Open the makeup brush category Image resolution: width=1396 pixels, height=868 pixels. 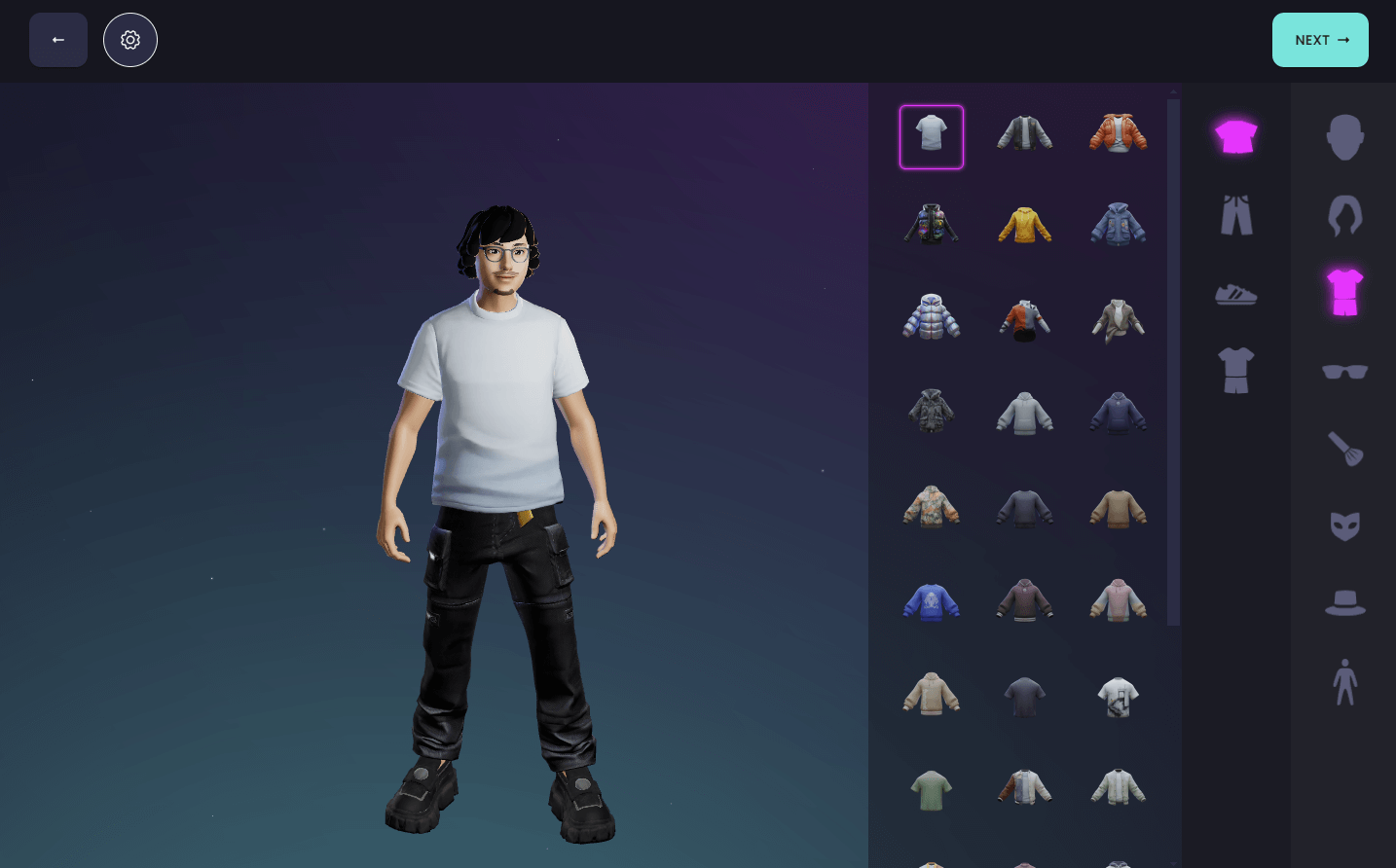click(1344, 449)
